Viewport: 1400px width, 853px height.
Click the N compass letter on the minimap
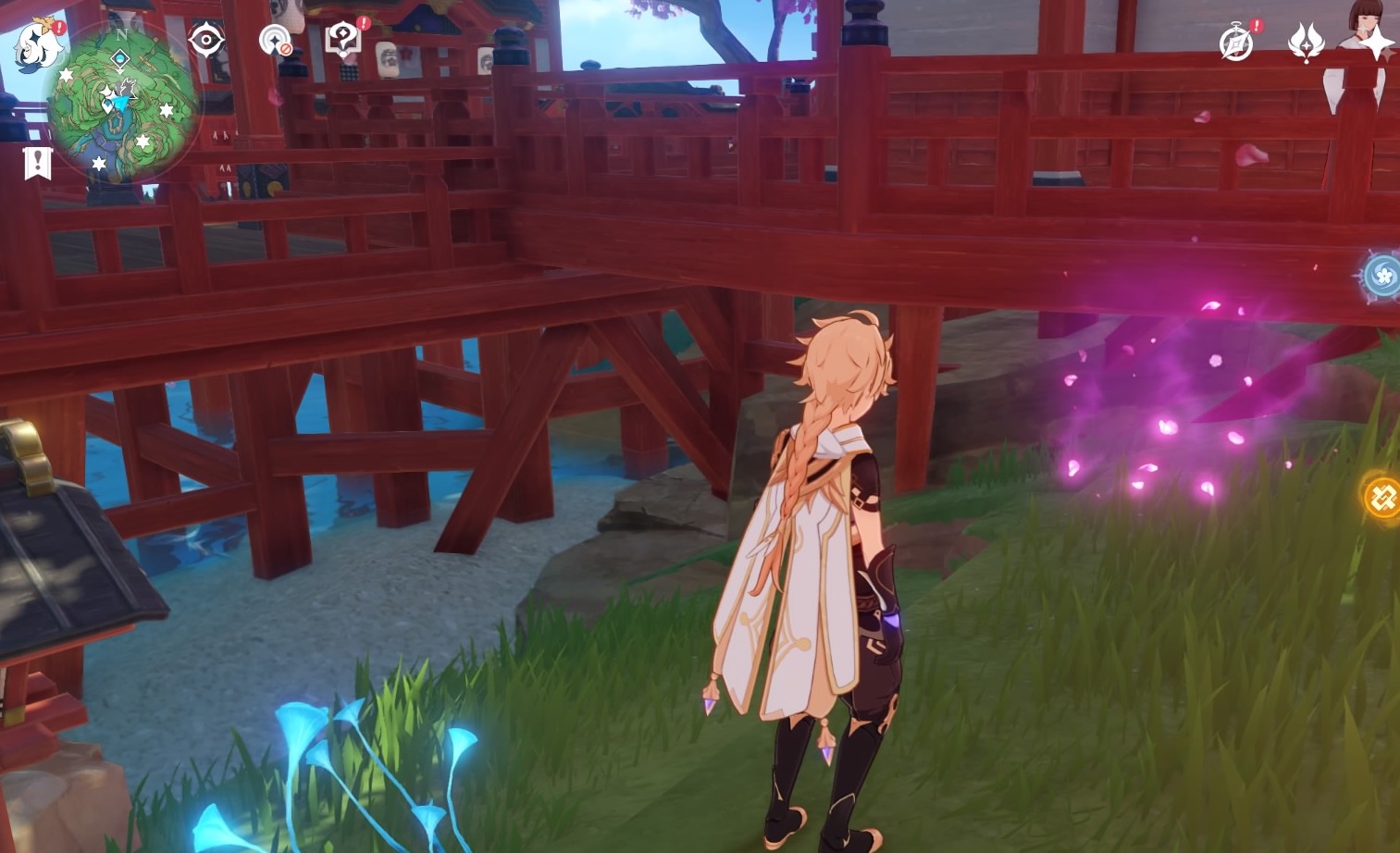[x=122, y=34]
